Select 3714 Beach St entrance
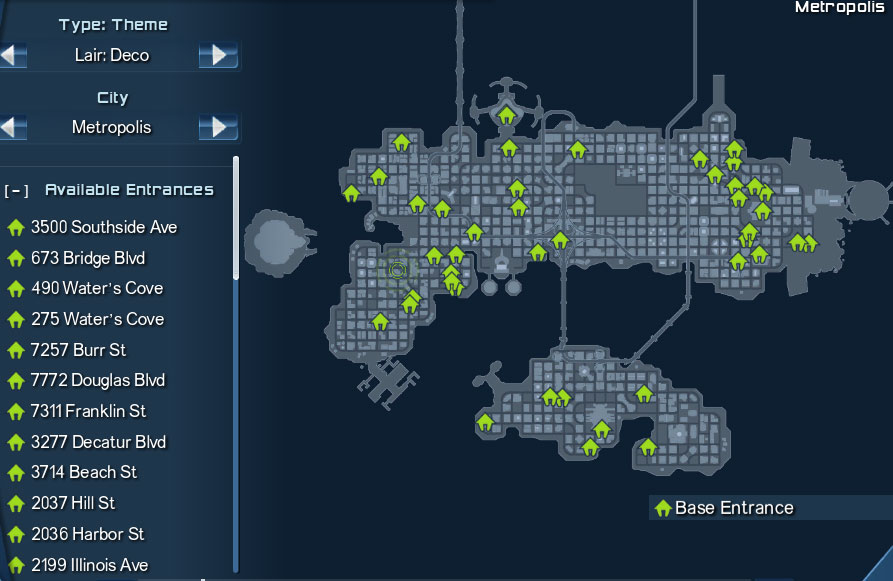The image size is (893, 581). (83, 472)
